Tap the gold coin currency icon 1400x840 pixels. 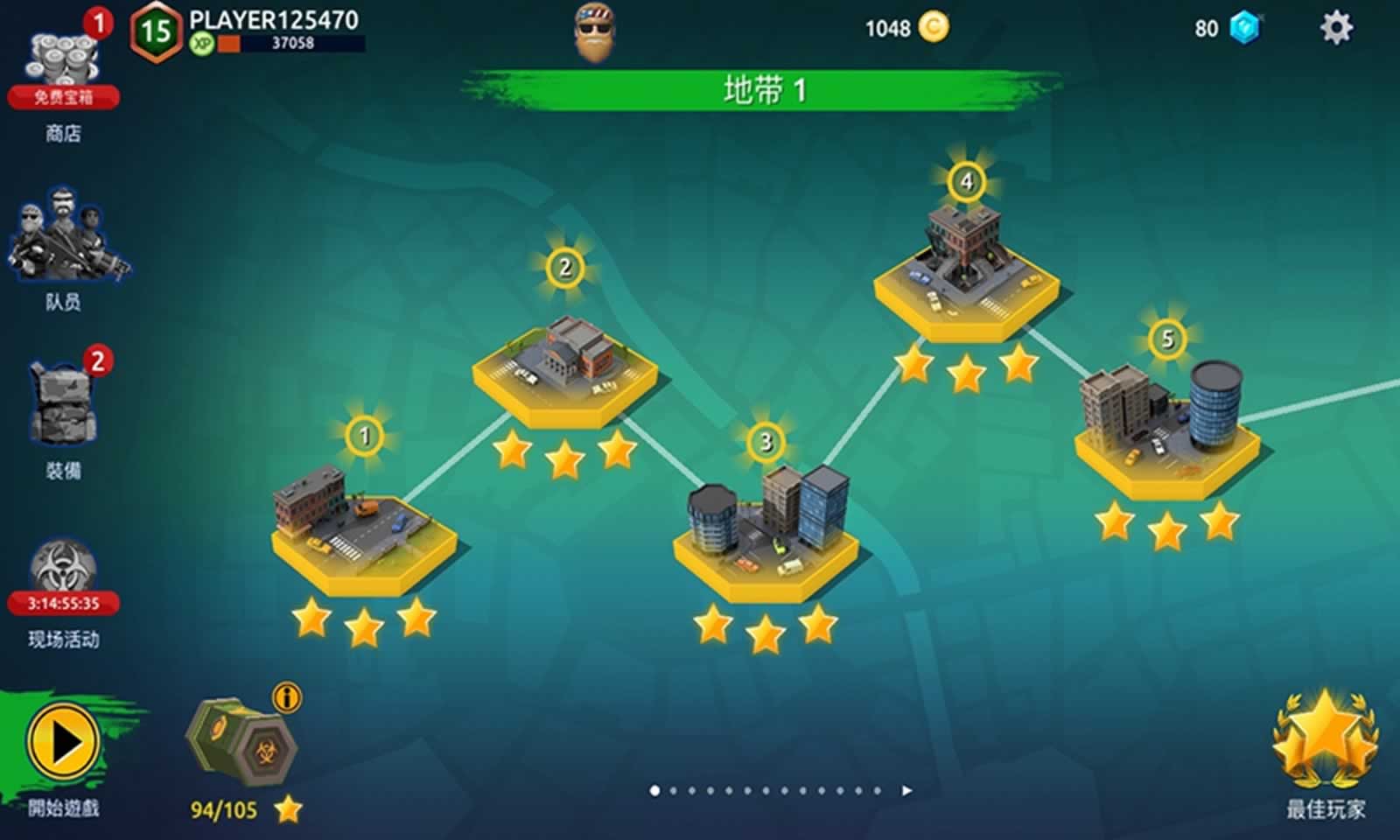934,28
